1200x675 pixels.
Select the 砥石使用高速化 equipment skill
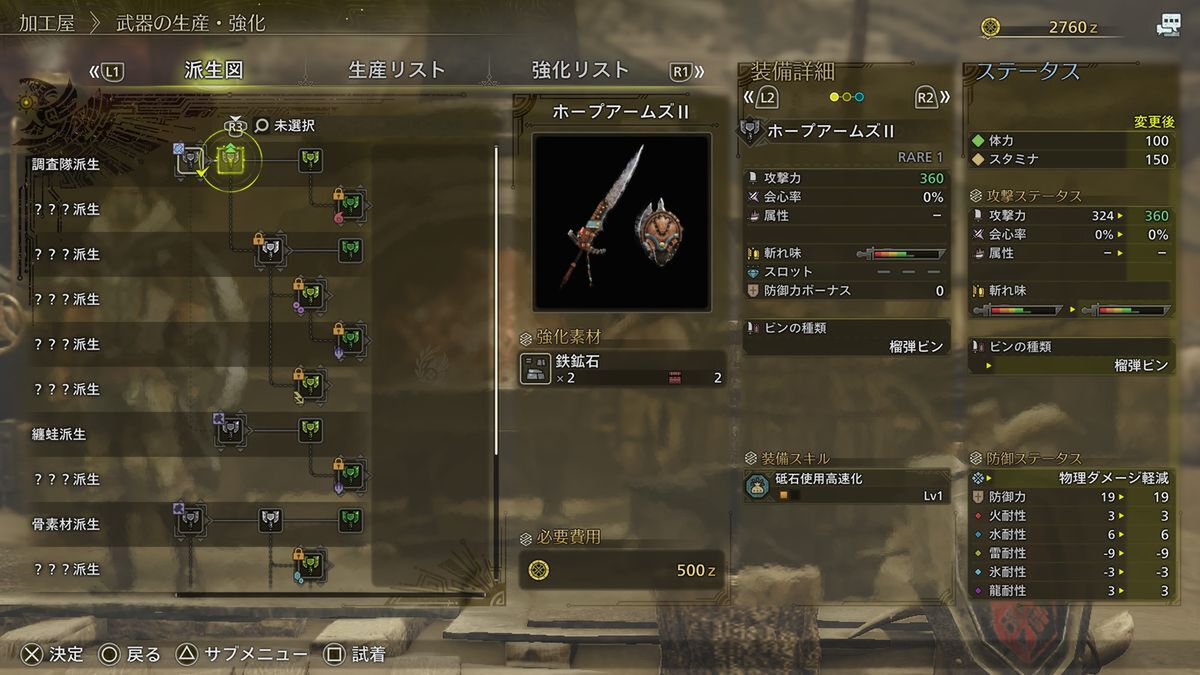click(x=846, y=486)
